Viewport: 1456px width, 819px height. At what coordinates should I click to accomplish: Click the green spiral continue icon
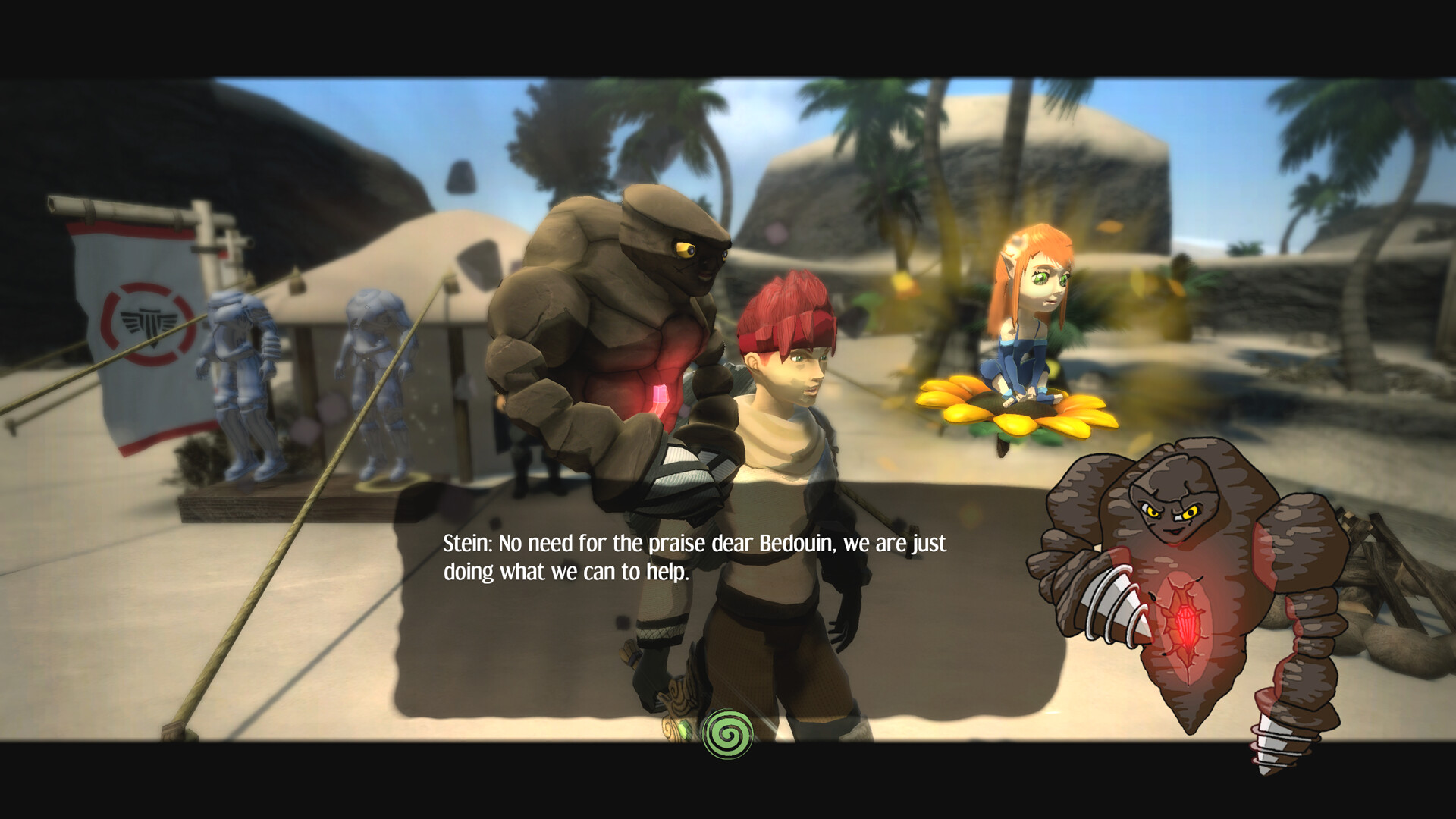pos(728,733)
